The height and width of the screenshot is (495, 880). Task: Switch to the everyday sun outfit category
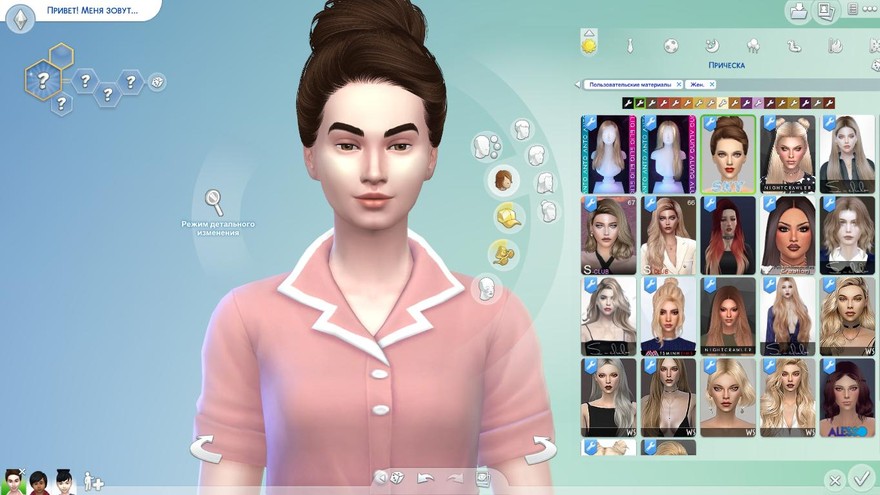pyautogui.click(x=590, y=44)
